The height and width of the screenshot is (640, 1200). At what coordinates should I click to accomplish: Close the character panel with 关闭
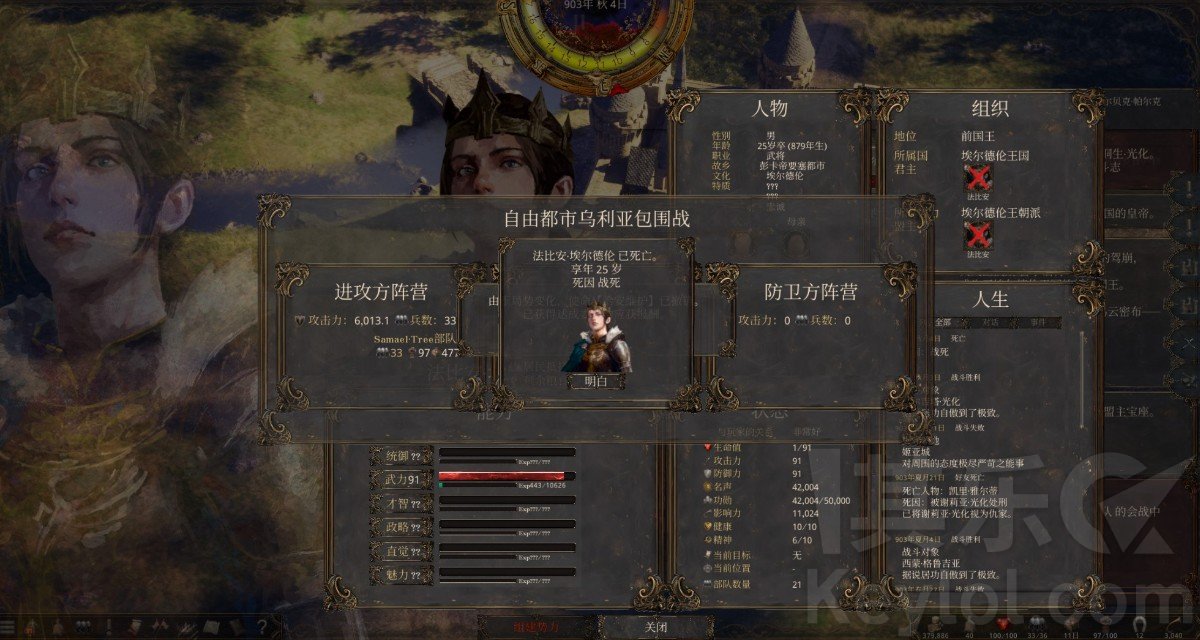tap(655, 626)
